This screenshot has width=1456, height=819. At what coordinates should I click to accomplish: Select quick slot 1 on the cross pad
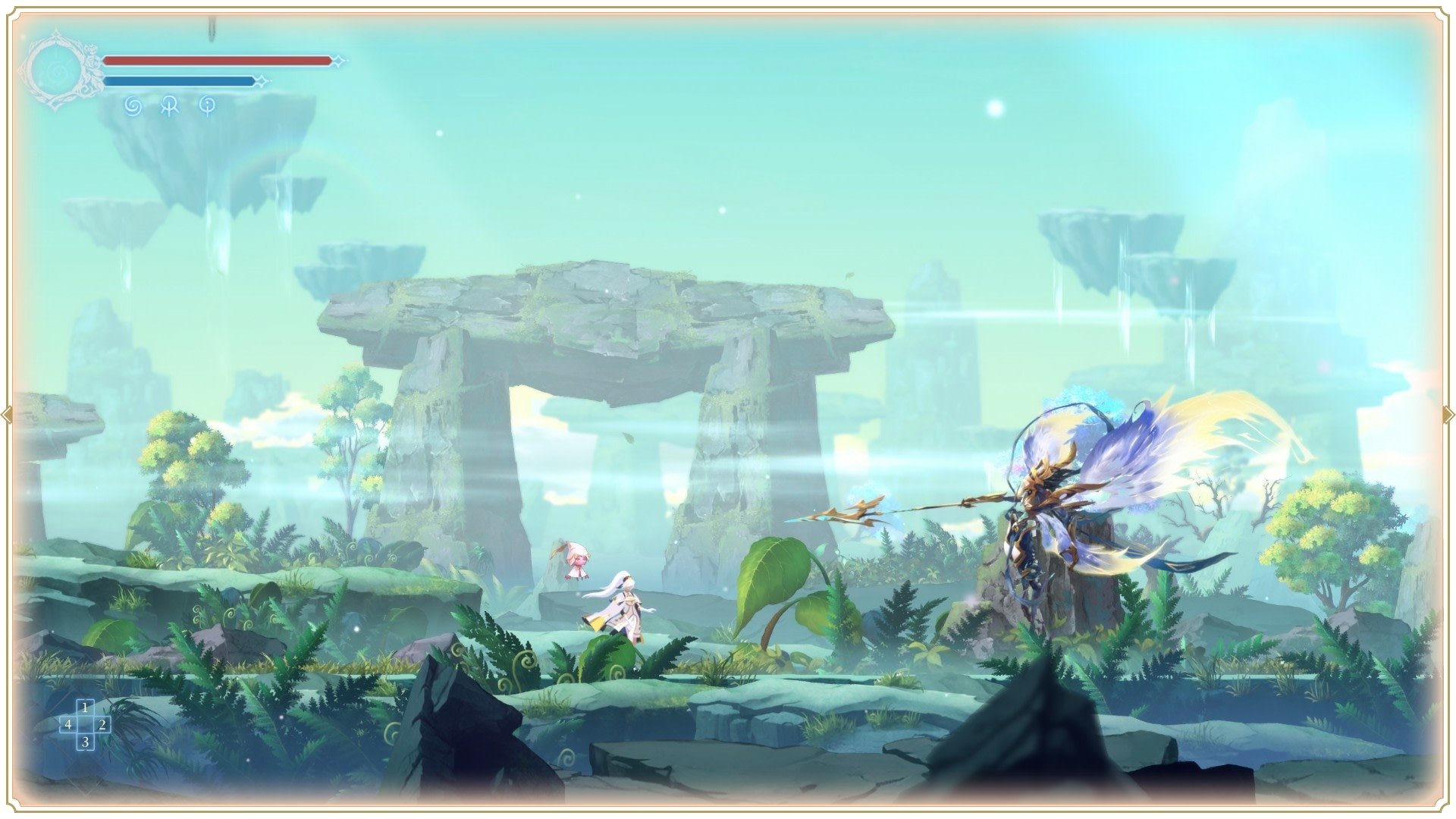(x=85, y=707)
